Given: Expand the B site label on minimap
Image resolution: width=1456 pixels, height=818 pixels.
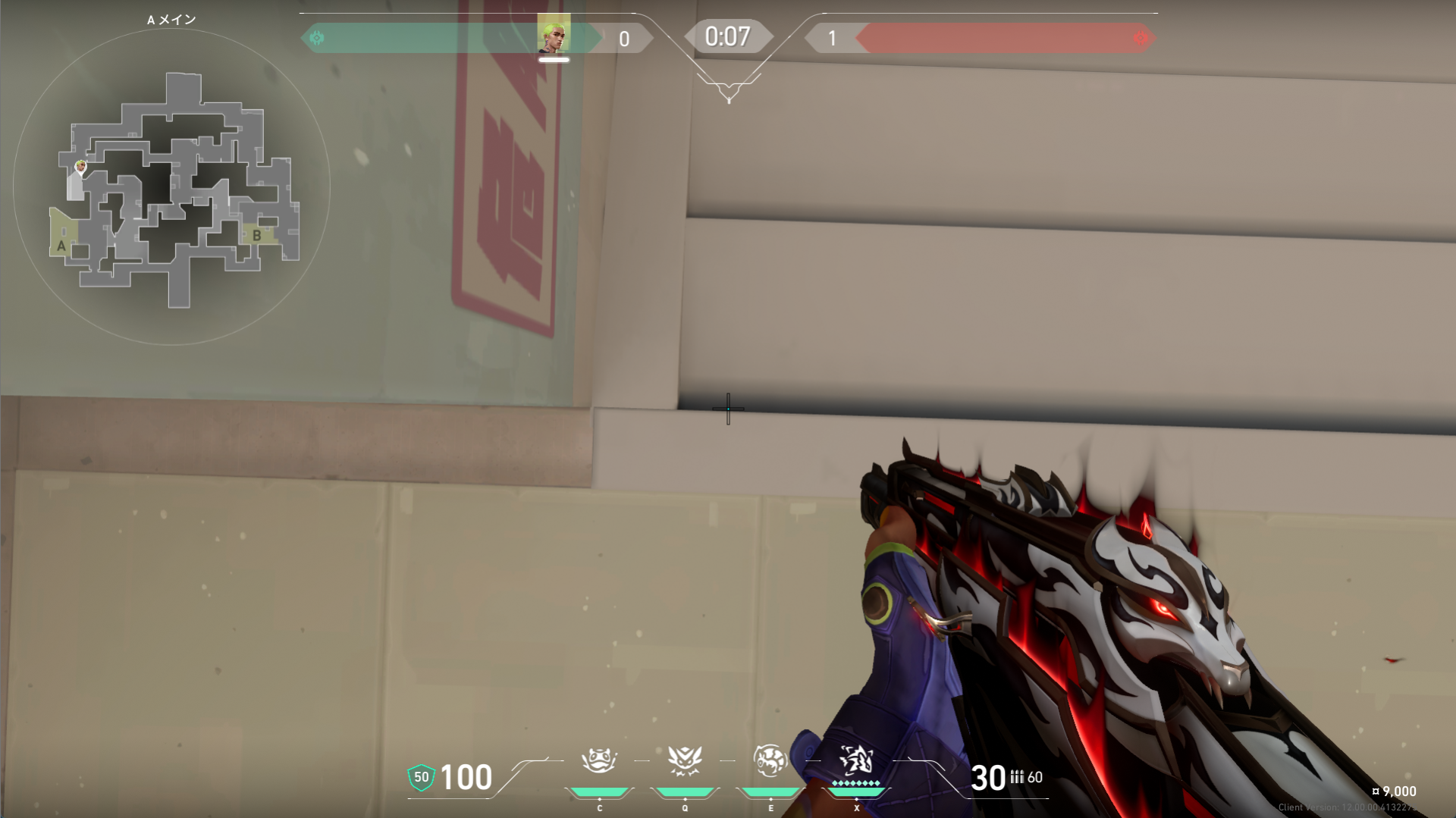Looking at the screenshot, I should (x=256, y=237).
